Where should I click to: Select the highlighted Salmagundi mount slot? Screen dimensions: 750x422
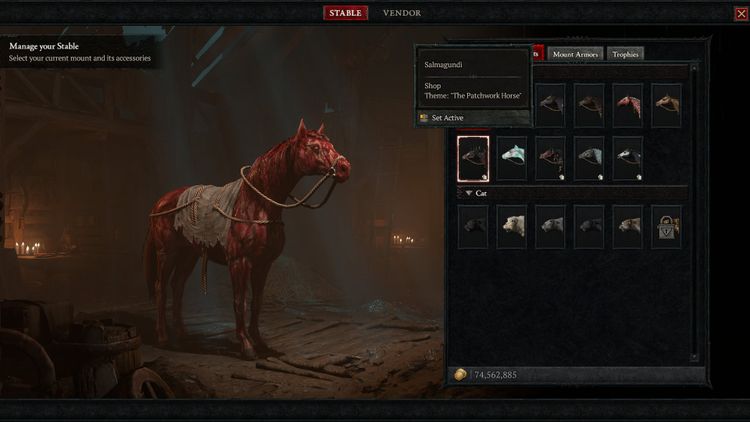[x=473, y=157]
